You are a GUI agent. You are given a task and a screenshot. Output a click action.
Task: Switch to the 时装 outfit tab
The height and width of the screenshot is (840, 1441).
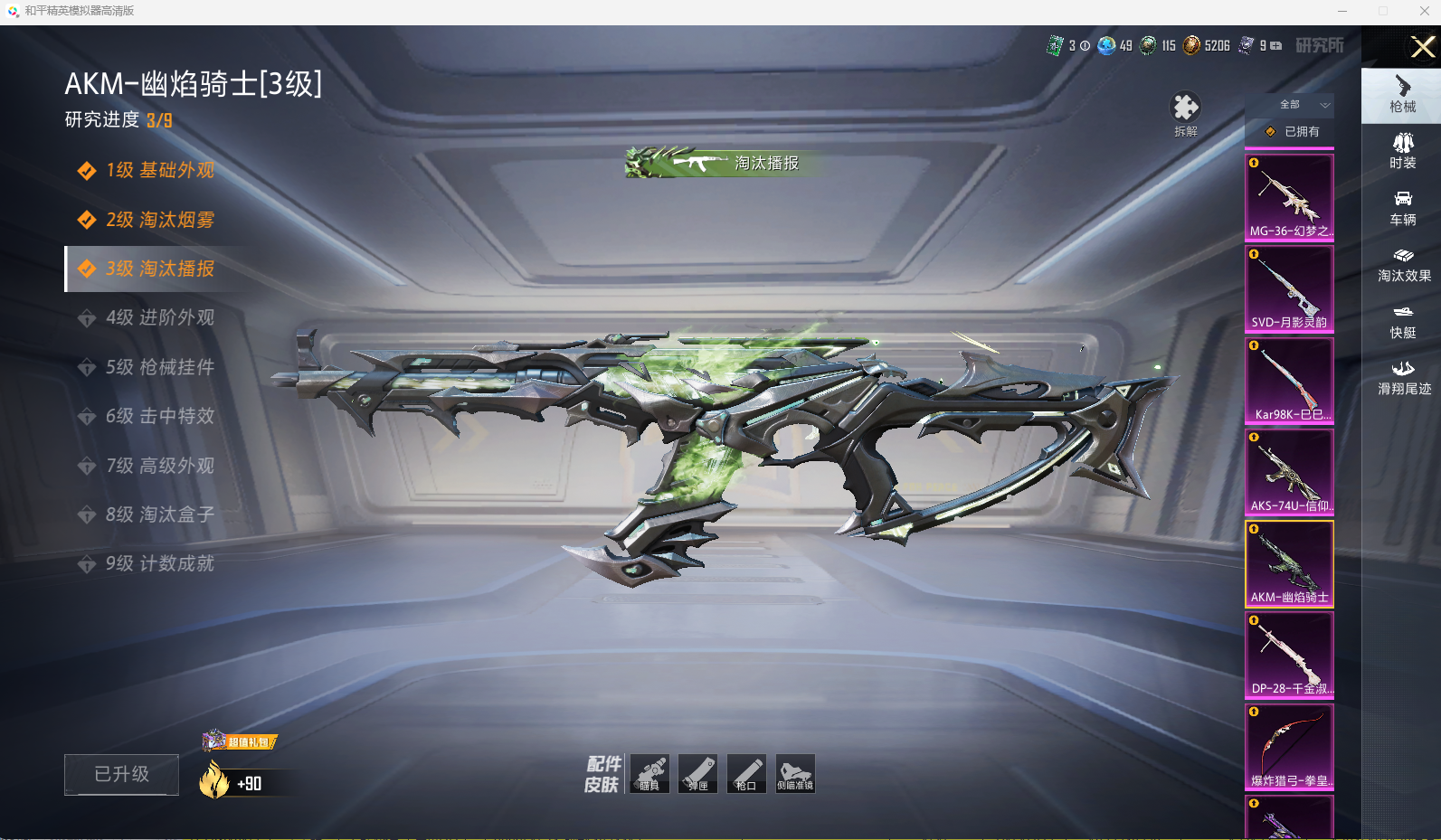[x=1402, y=151]
